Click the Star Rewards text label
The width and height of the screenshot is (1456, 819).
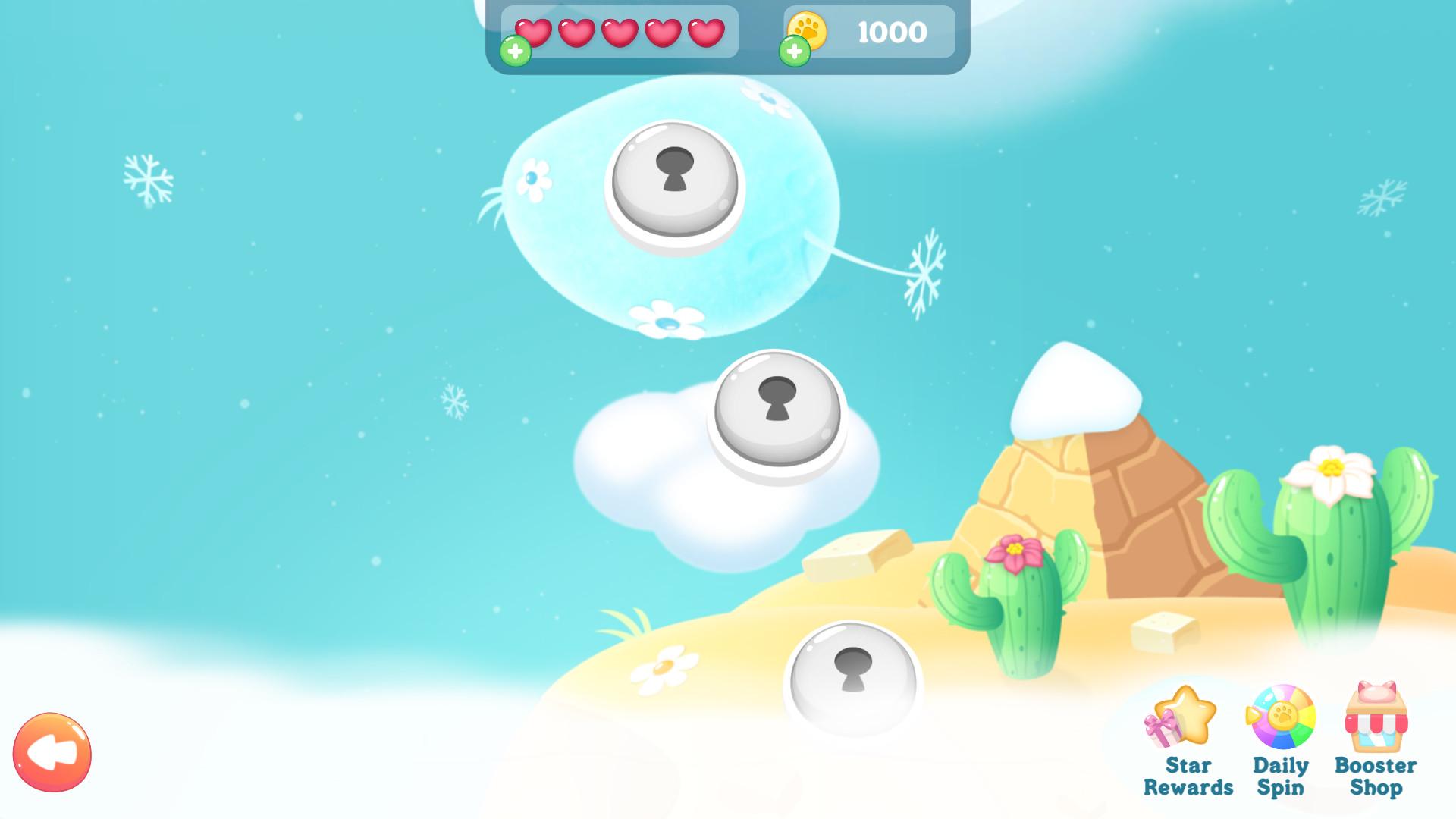click(1189, 777)
